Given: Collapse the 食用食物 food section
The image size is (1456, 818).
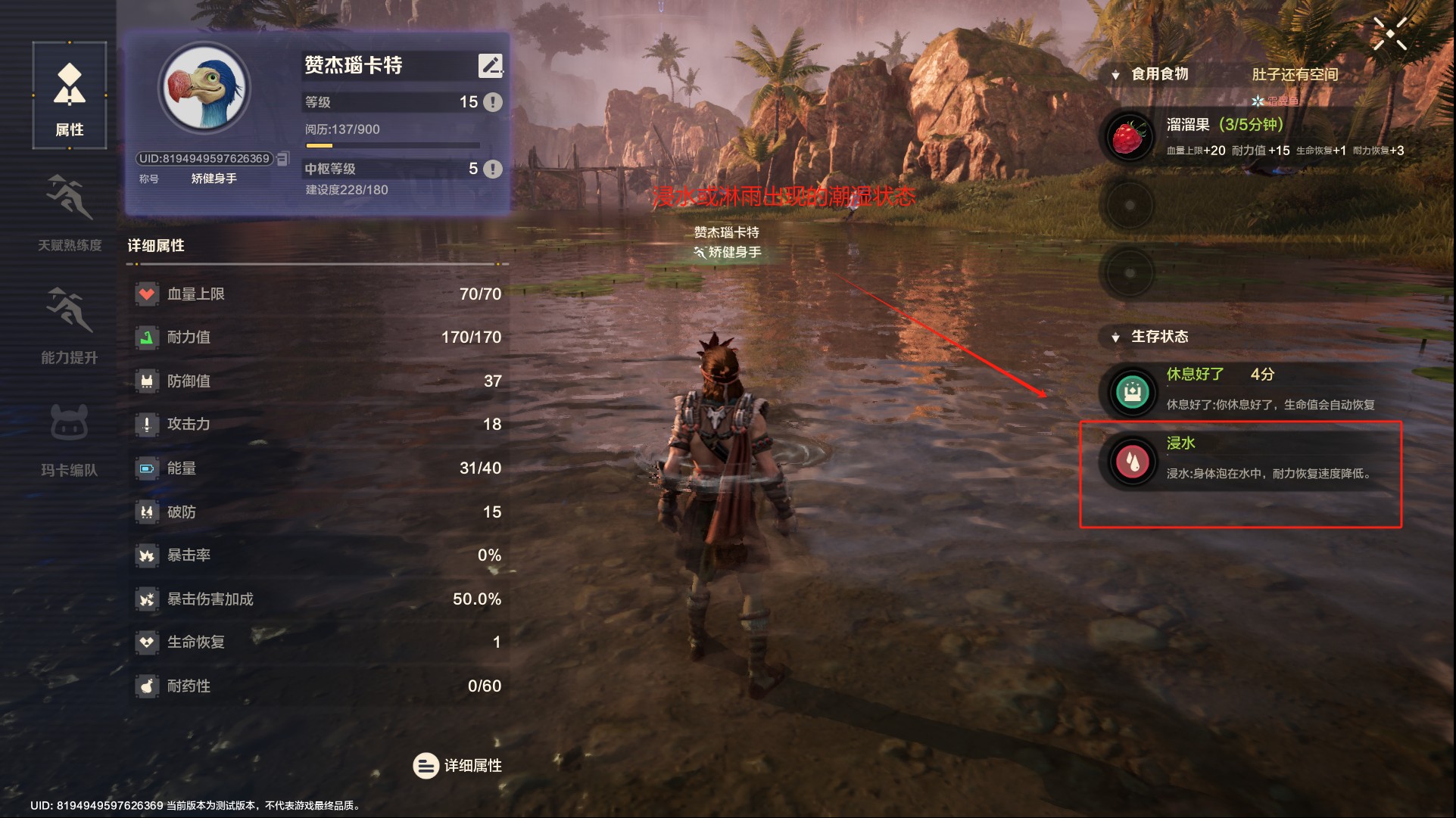Looking at the screenshot, I should click(1115, 75).
